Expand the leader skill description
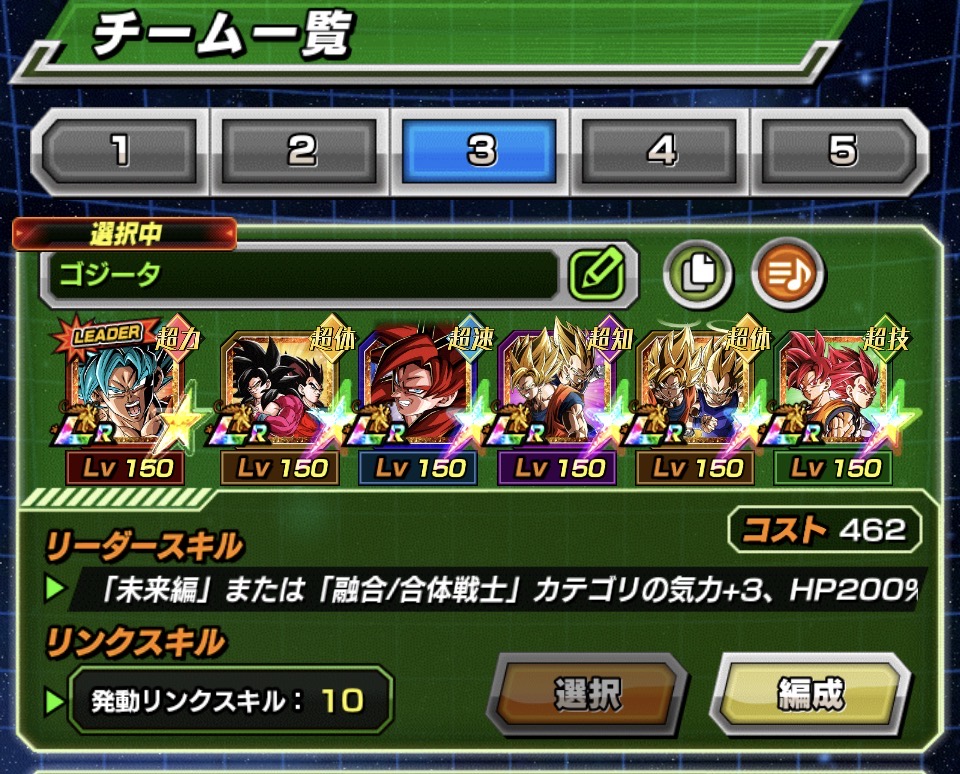Screen dimensions: 960x774 tap(500, 590)
